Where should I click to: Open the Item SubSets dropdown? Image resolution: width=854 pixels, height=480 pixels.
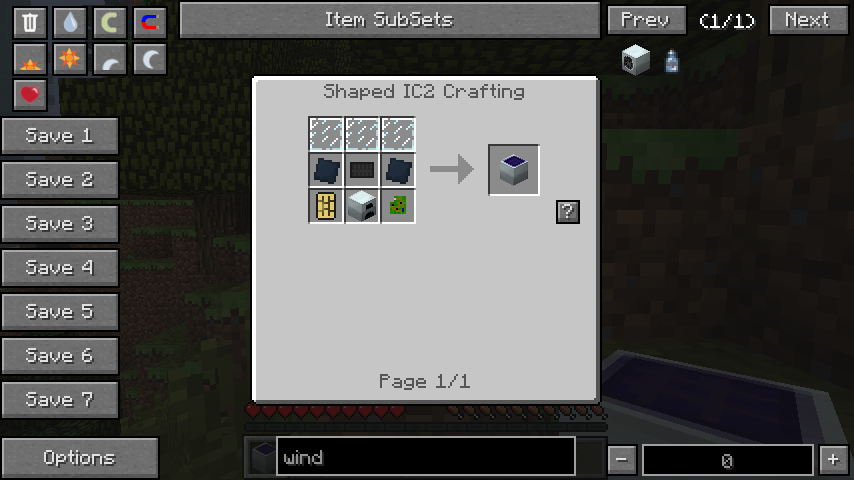388,20
